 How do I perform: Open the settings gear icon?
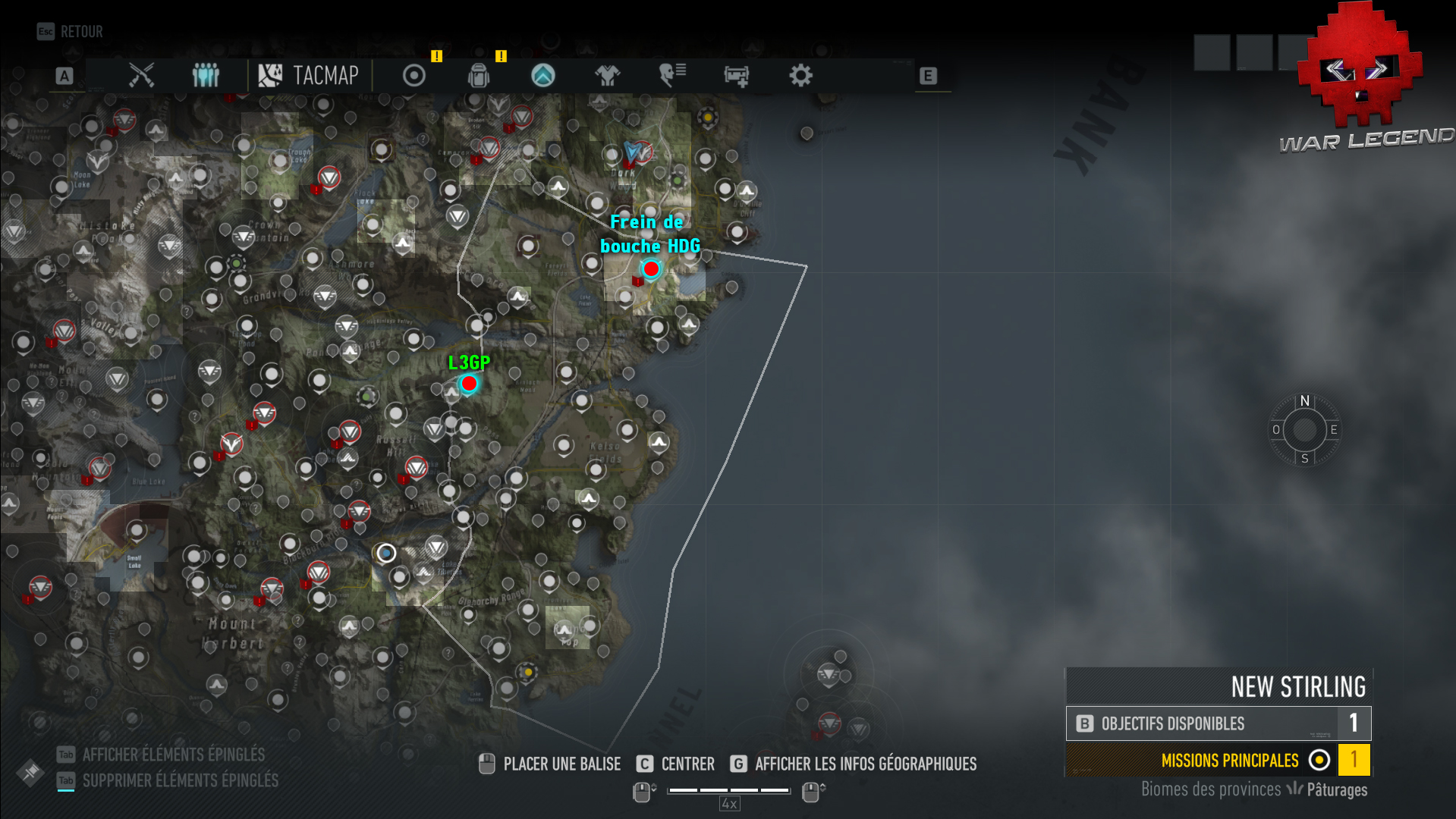point(800,75)
